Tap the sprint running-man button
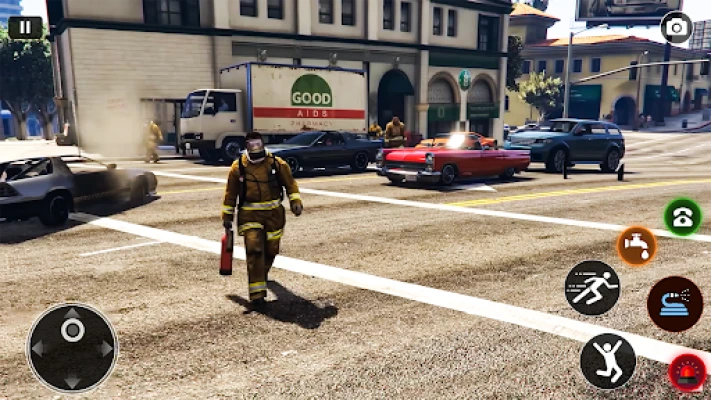Viewport: 711px width, 400px height. point(592,288)
